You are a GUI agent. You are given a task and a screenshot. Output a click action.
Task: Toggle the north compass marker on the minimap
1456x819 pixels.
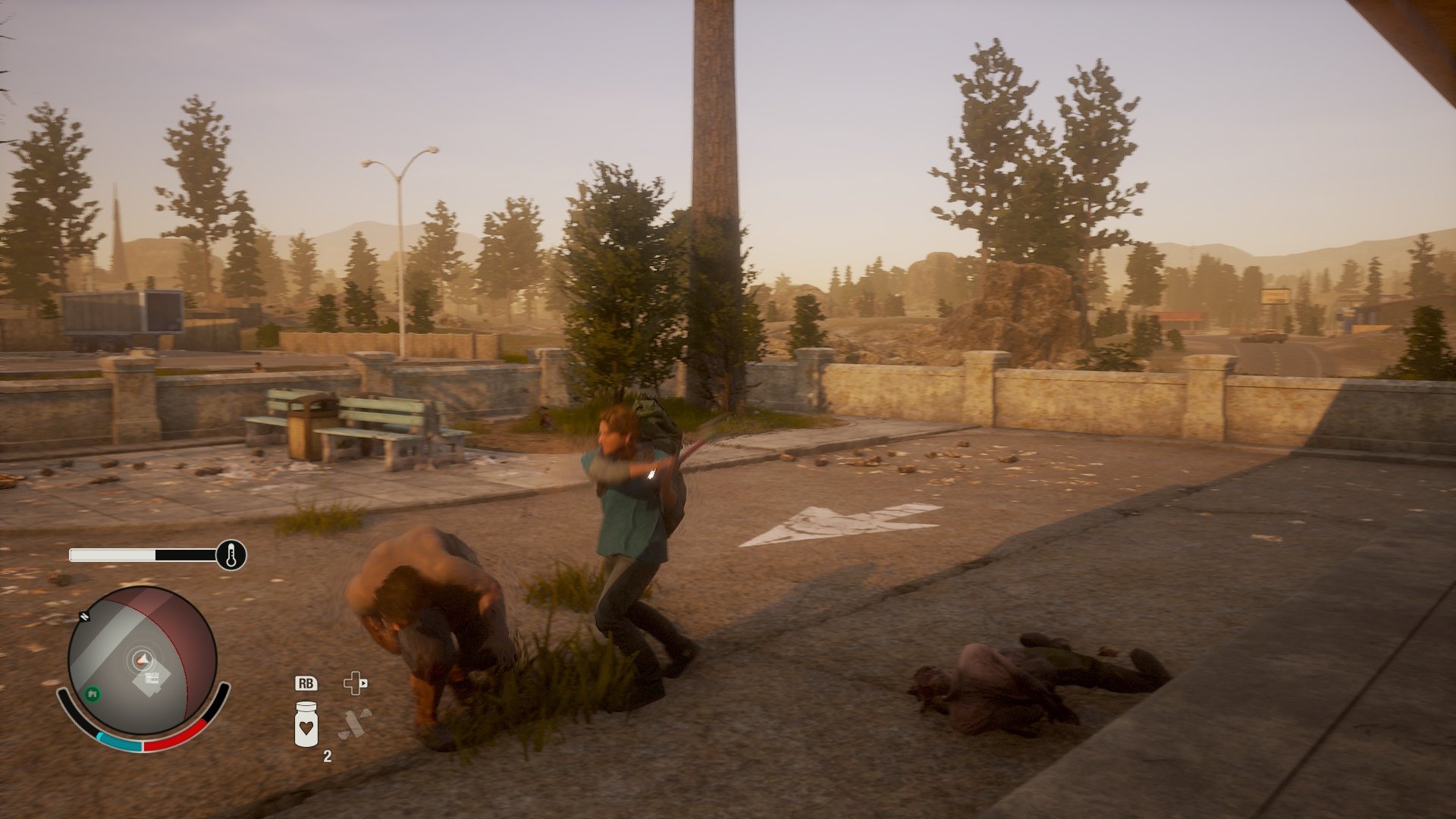point(84,616)
